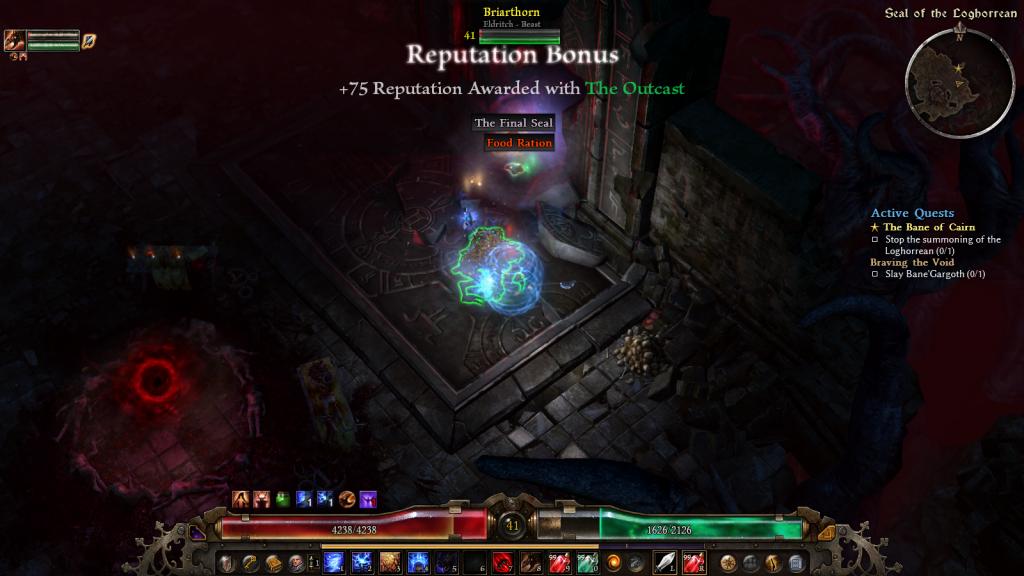This screenshot has height=576, width=1024.
Task: Select the Briarthorn pet portrait
Action: pos(15,40)
